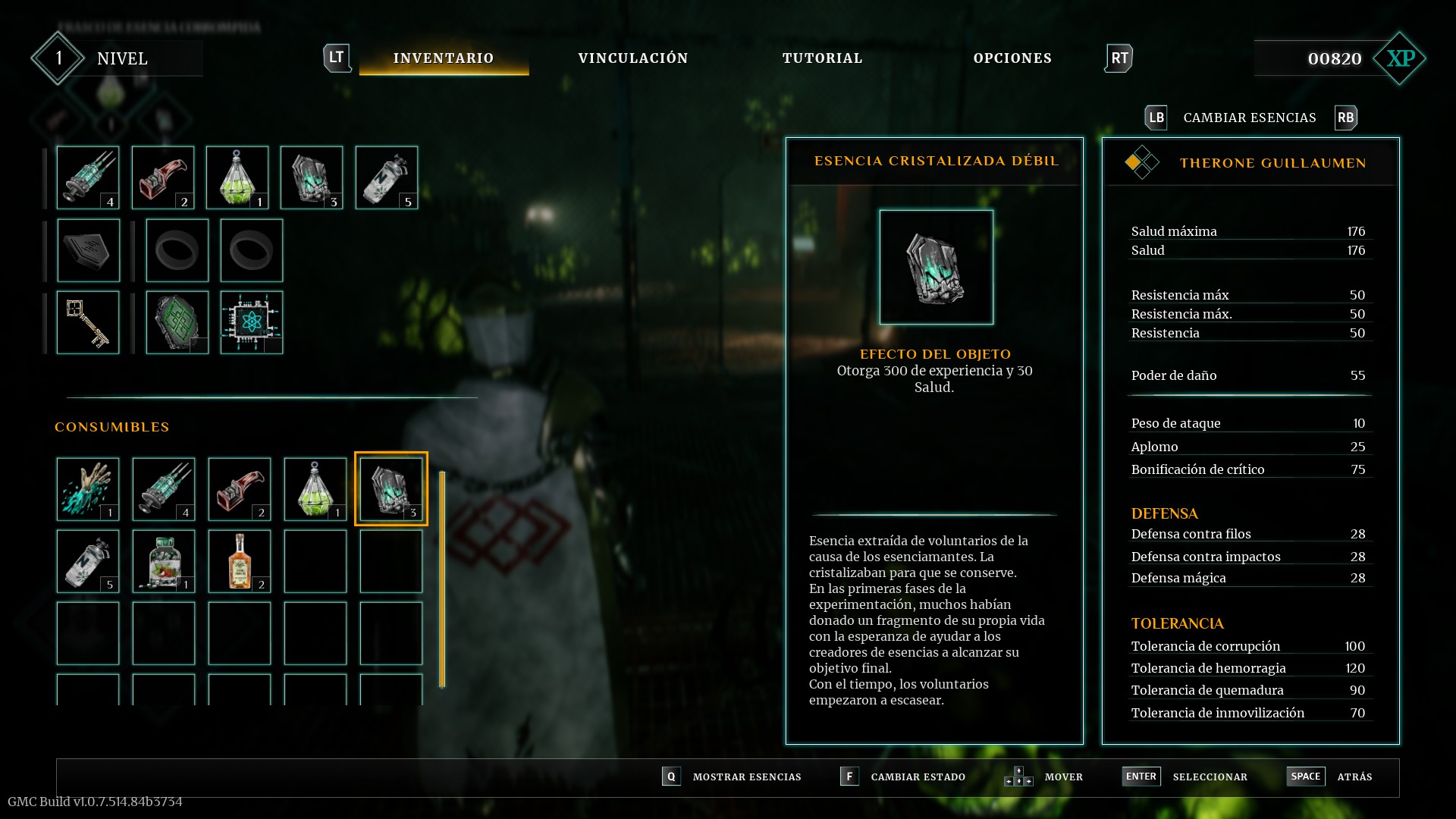
Task: Go to the Opciones tab
Action: (1012, 58)
